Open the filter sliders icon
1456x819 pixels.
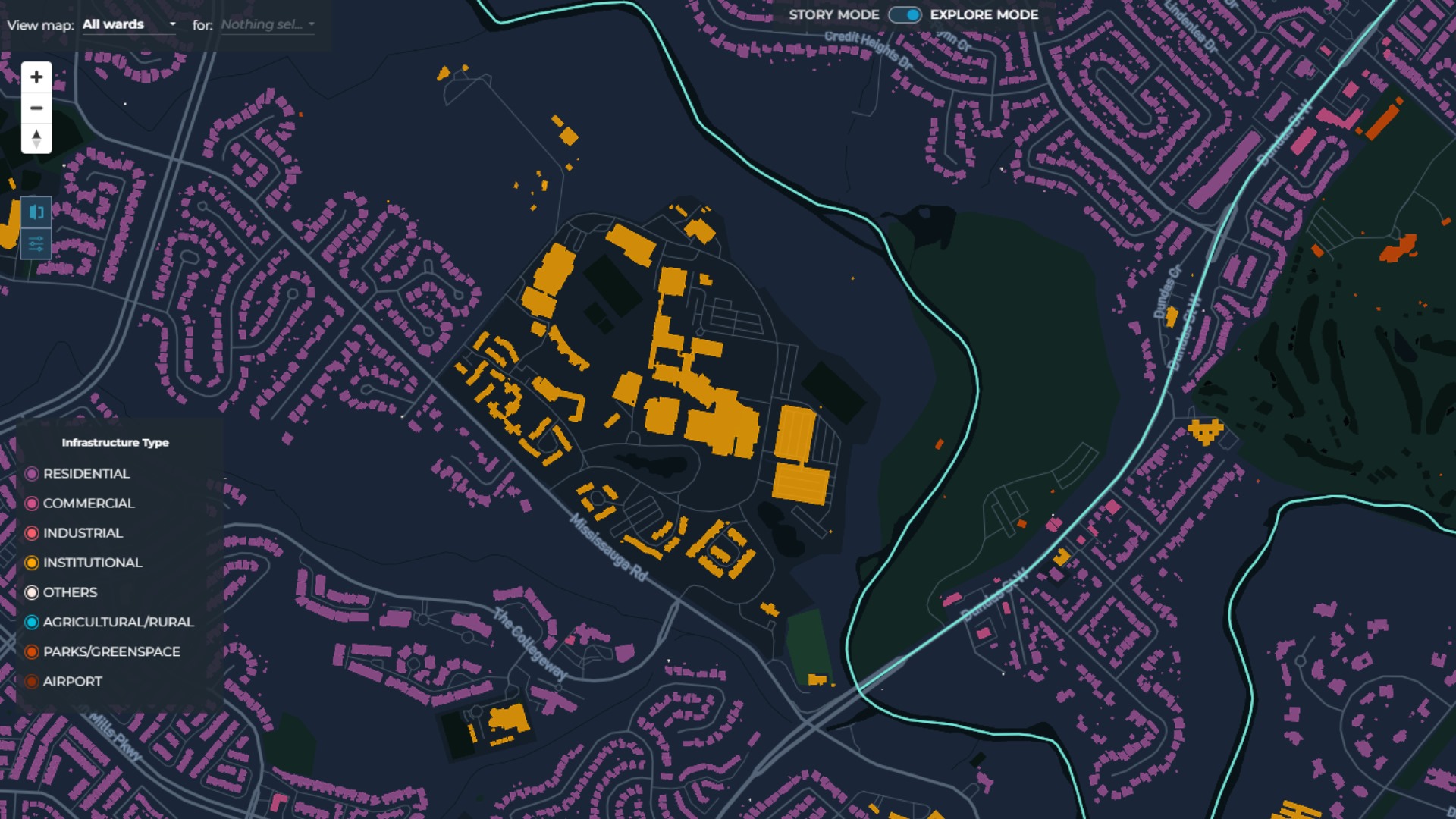click(x=36, y=244)
